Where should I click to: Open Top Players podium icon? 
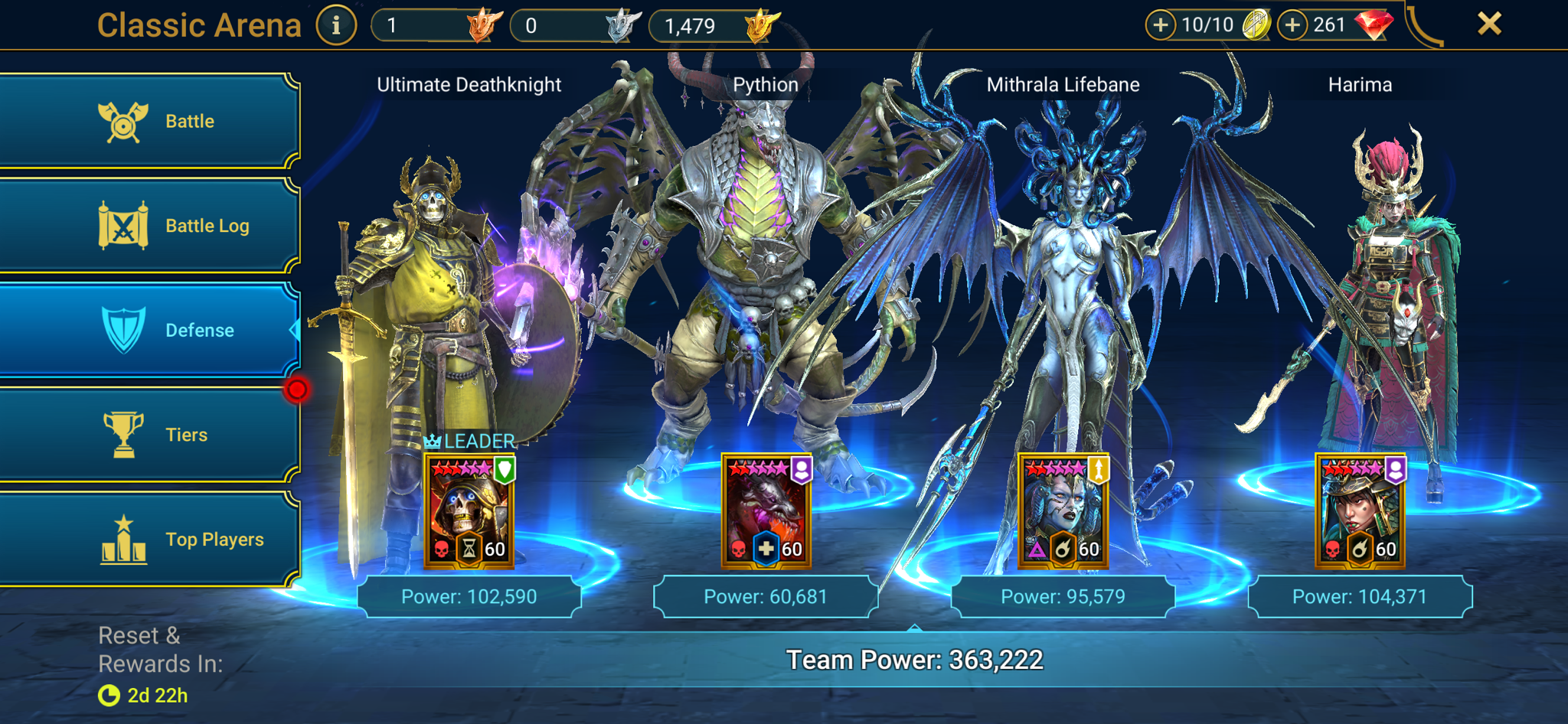coord(125,538)
